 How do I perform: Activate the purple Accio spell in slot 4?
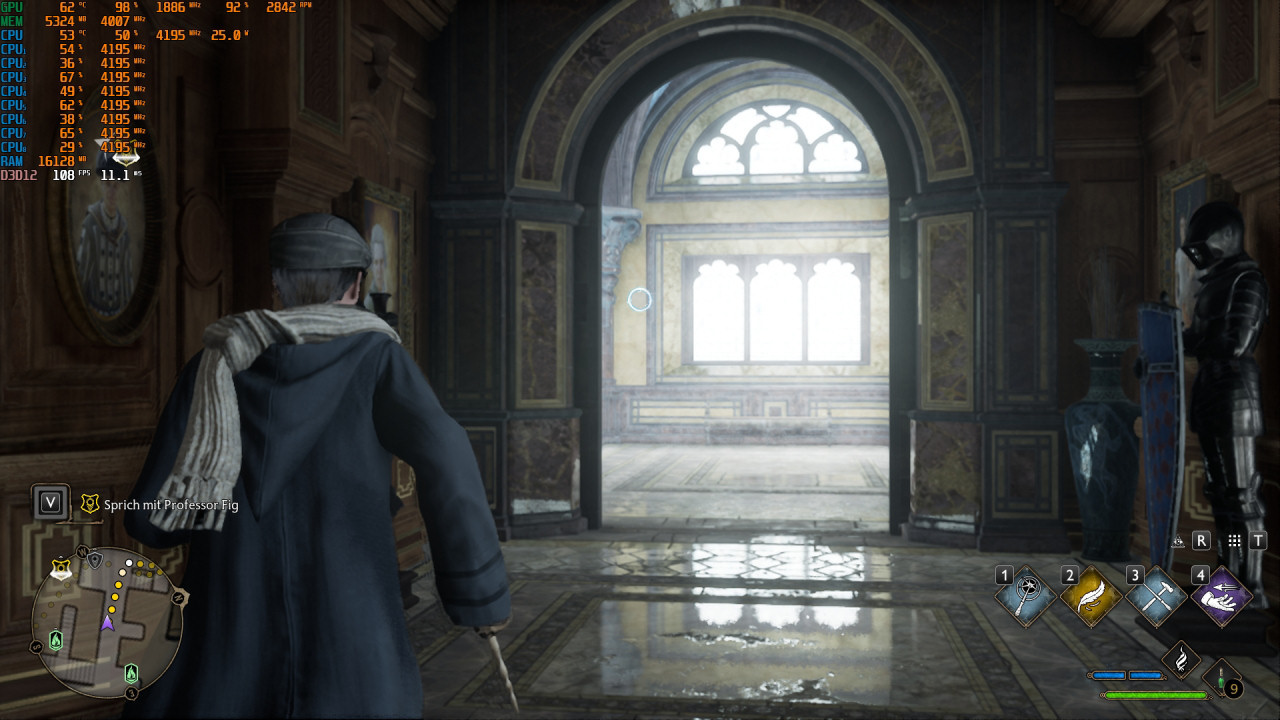coord(1221,598)
